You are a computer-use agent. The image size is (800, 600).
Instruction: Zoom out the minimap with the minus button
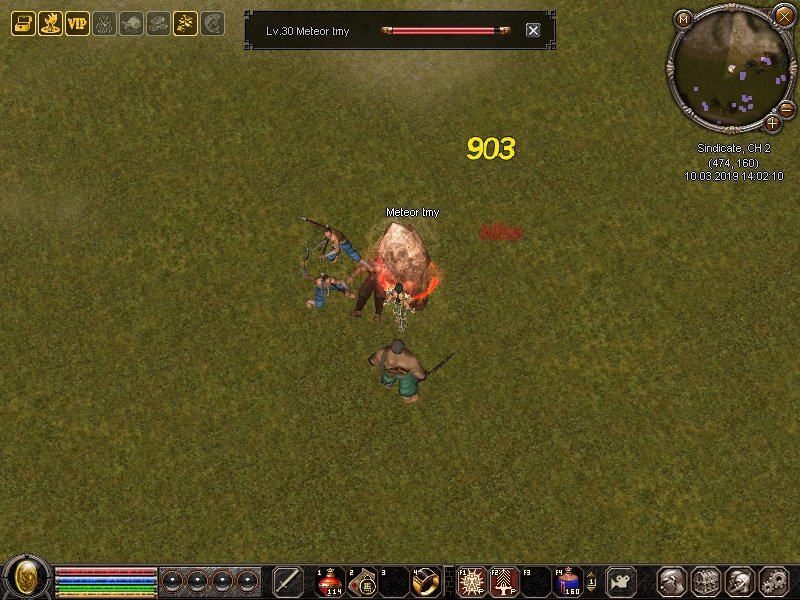[787, 108]
